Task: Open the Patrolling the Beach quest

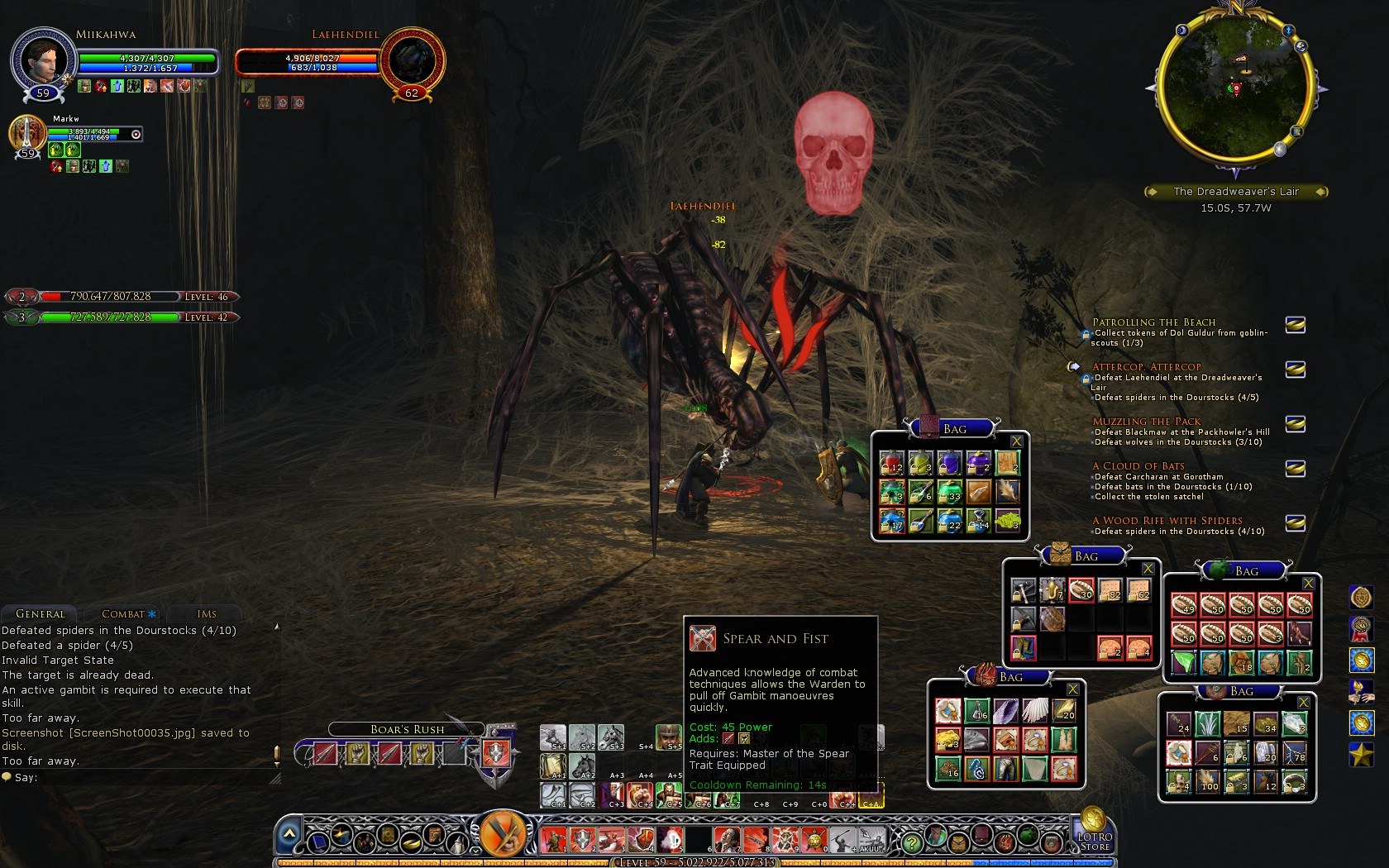Action: pos(1153,322)
